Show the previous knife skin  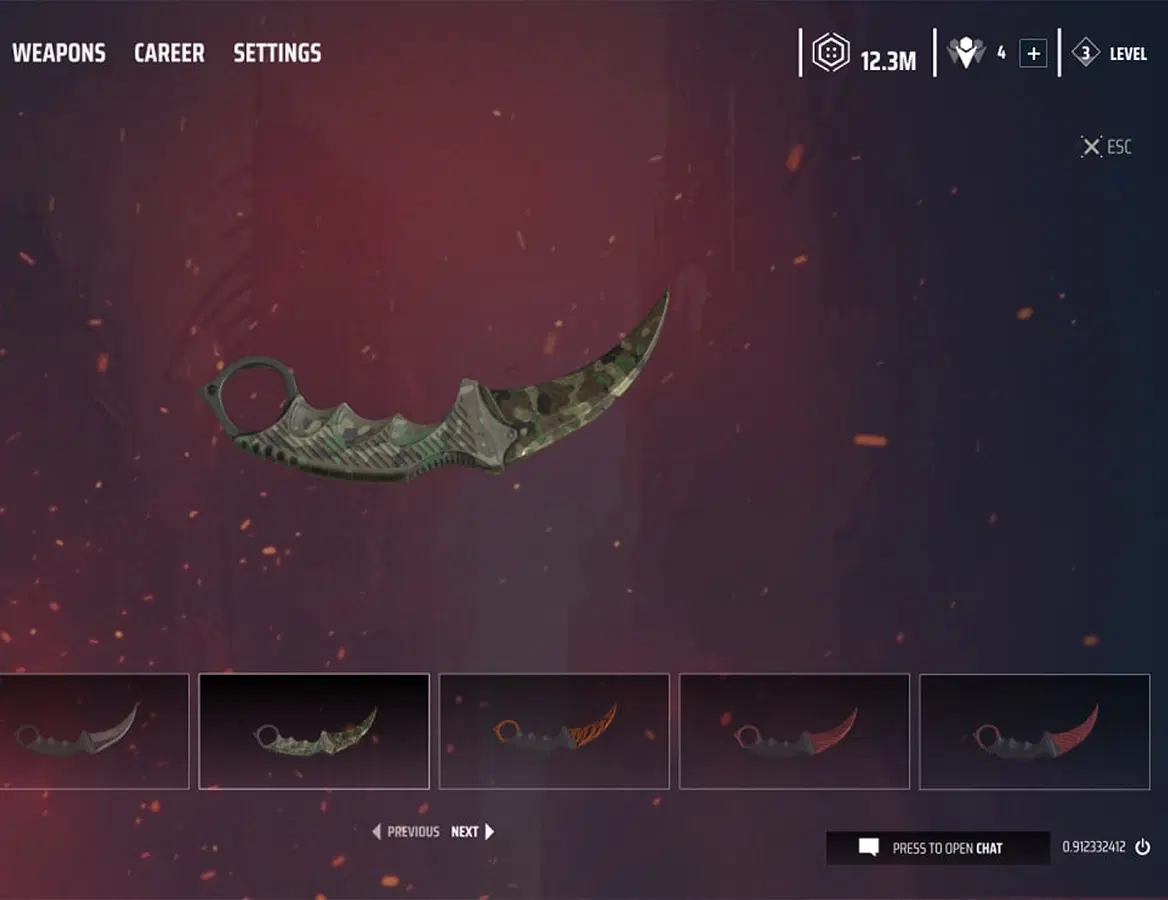[x=406, y=831]
